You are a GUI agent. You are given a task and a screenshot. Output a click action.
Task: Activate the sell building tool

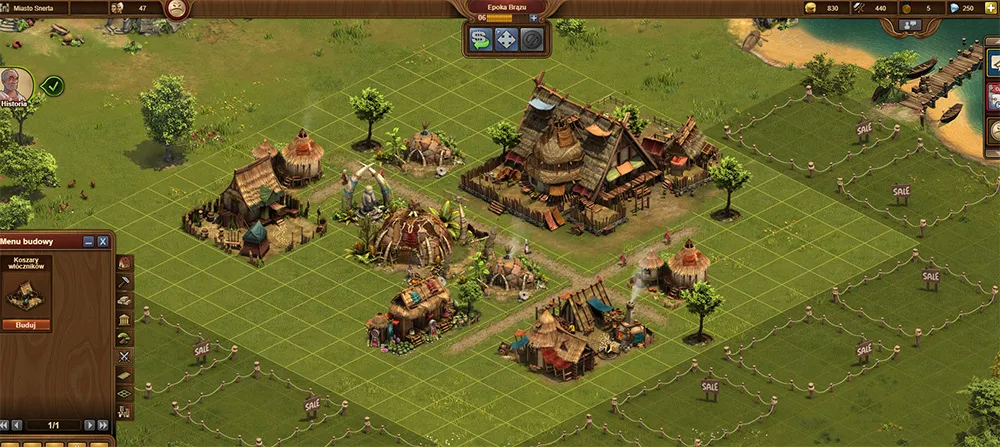pos(481,40)
